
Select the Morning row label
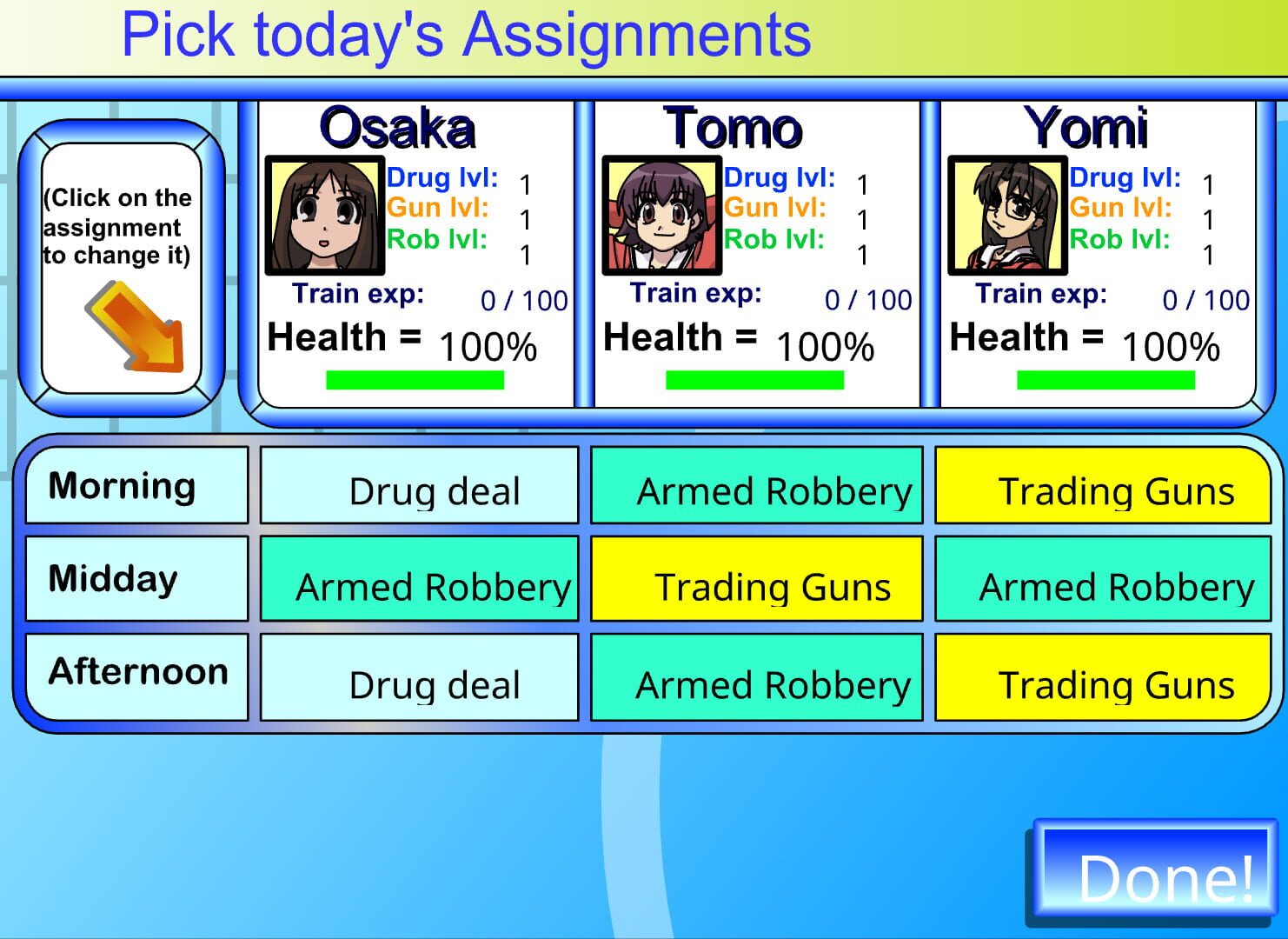pos(136,485)
